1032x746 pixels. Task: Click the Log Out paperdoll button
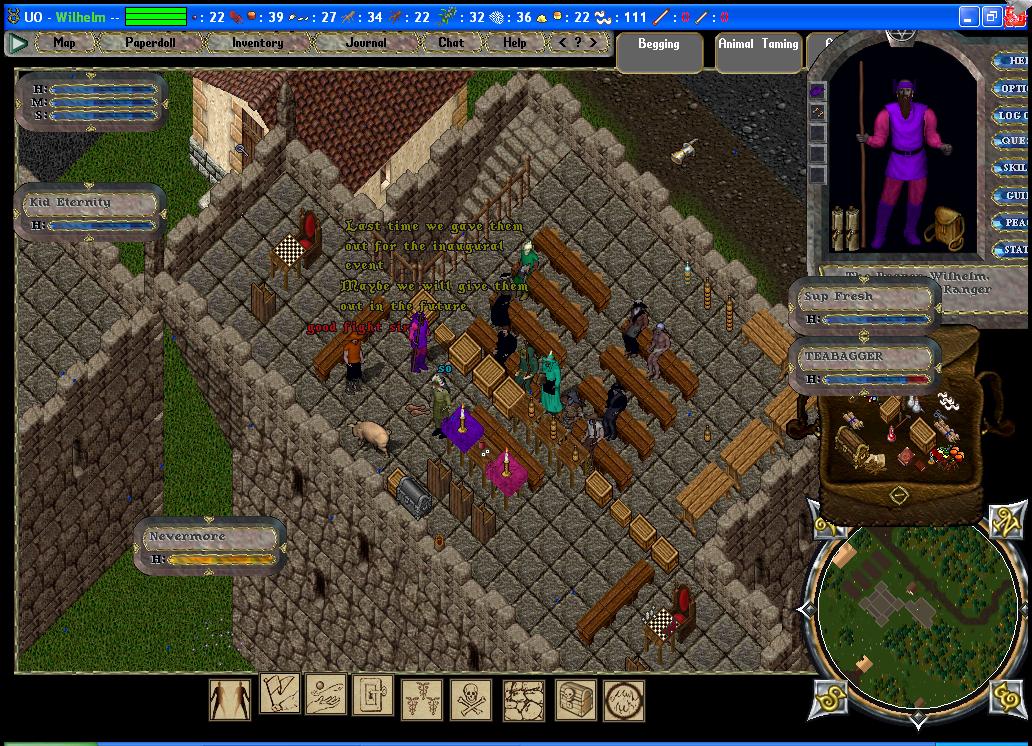pyautogui.click(x=1013, y=115)
